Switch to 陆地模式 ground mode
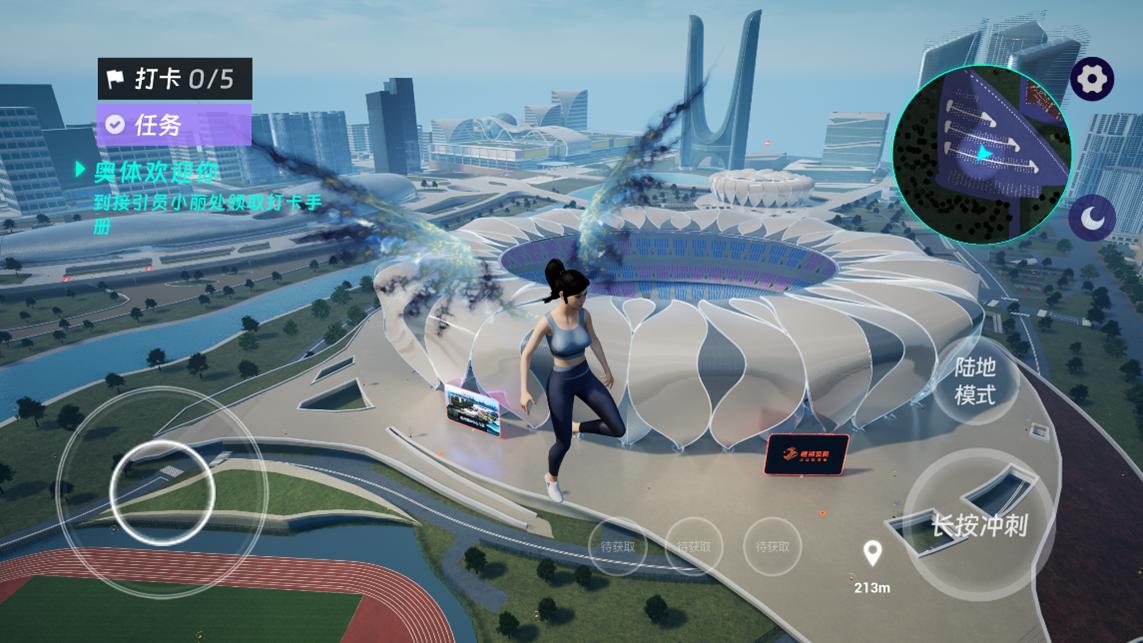Image resolution: width=1143 pixels, height=643 pixels. click(974, 381)
